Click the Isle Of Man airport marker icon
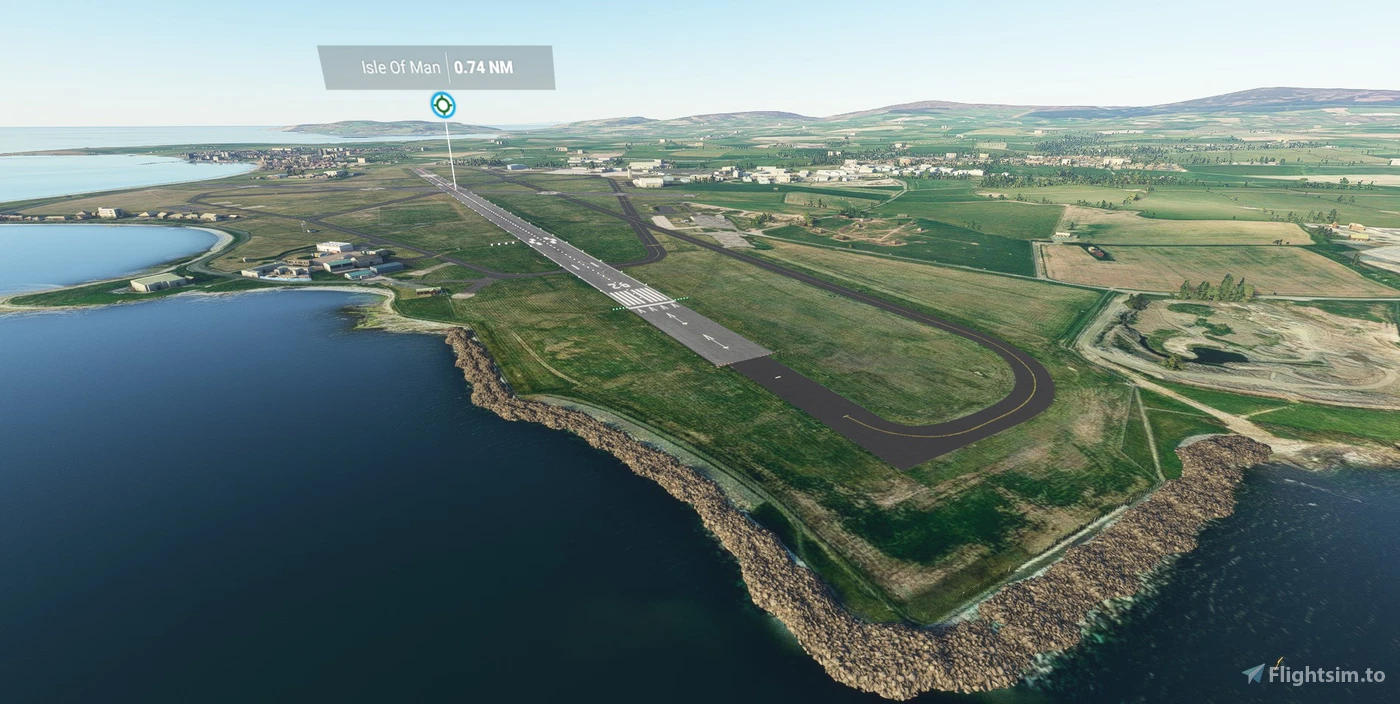Image resolution: width=1400 pixels, height=704 pixels. [x=443, y=105]
